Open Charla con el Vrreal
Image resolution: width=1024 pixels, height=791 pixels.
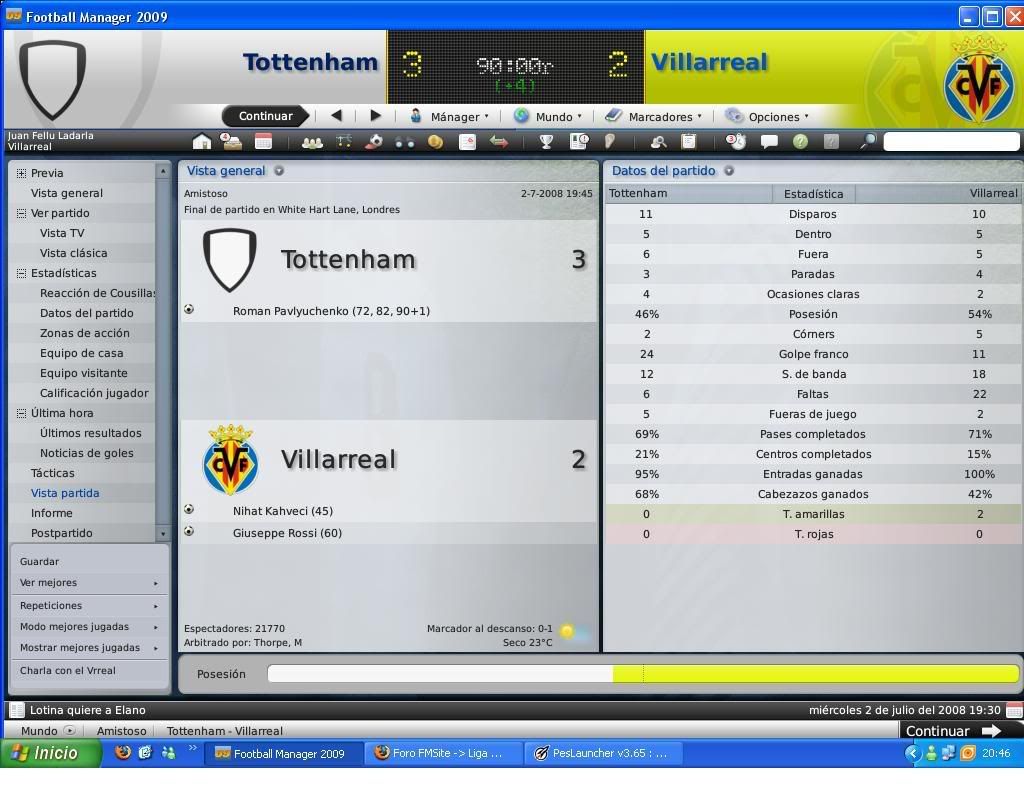pyautogui.click(x=68, y=671)
